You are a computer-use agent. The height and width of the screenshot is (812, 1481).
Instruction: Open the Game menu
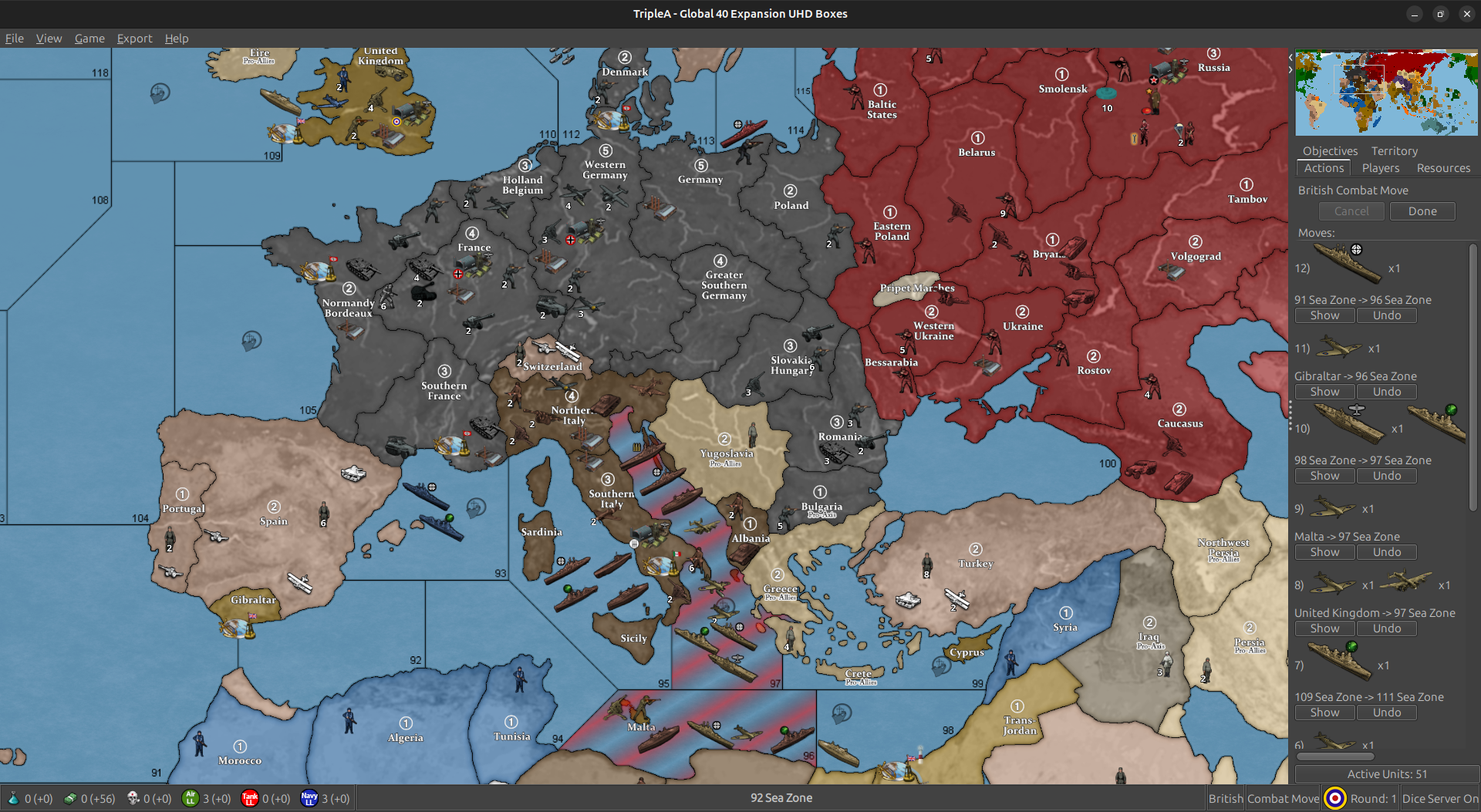(89, 38)
